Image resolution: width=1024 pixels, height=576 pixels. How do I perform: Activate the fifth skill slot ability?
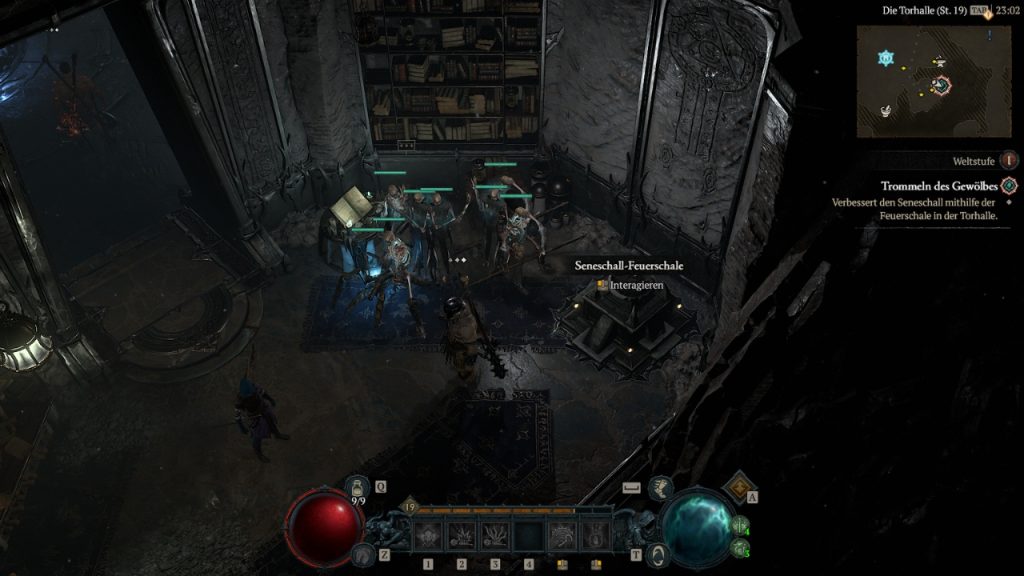[x=562, y=536]
